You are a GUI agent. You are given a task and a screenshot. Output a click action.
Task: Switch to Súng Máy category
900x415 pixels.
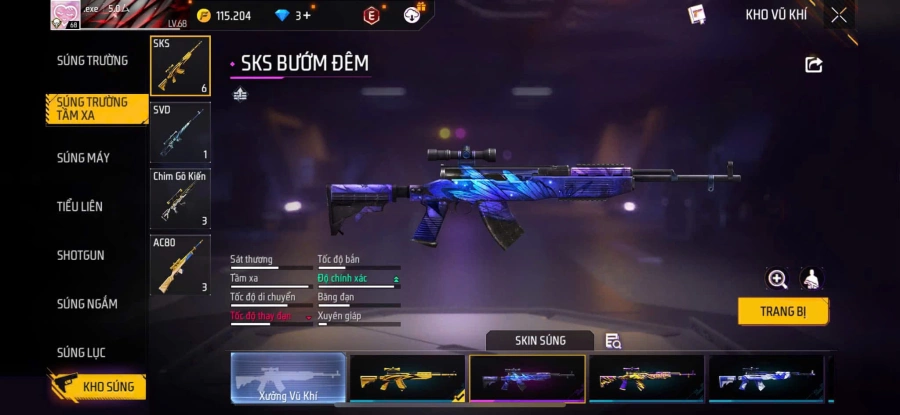tap(83, 158)
